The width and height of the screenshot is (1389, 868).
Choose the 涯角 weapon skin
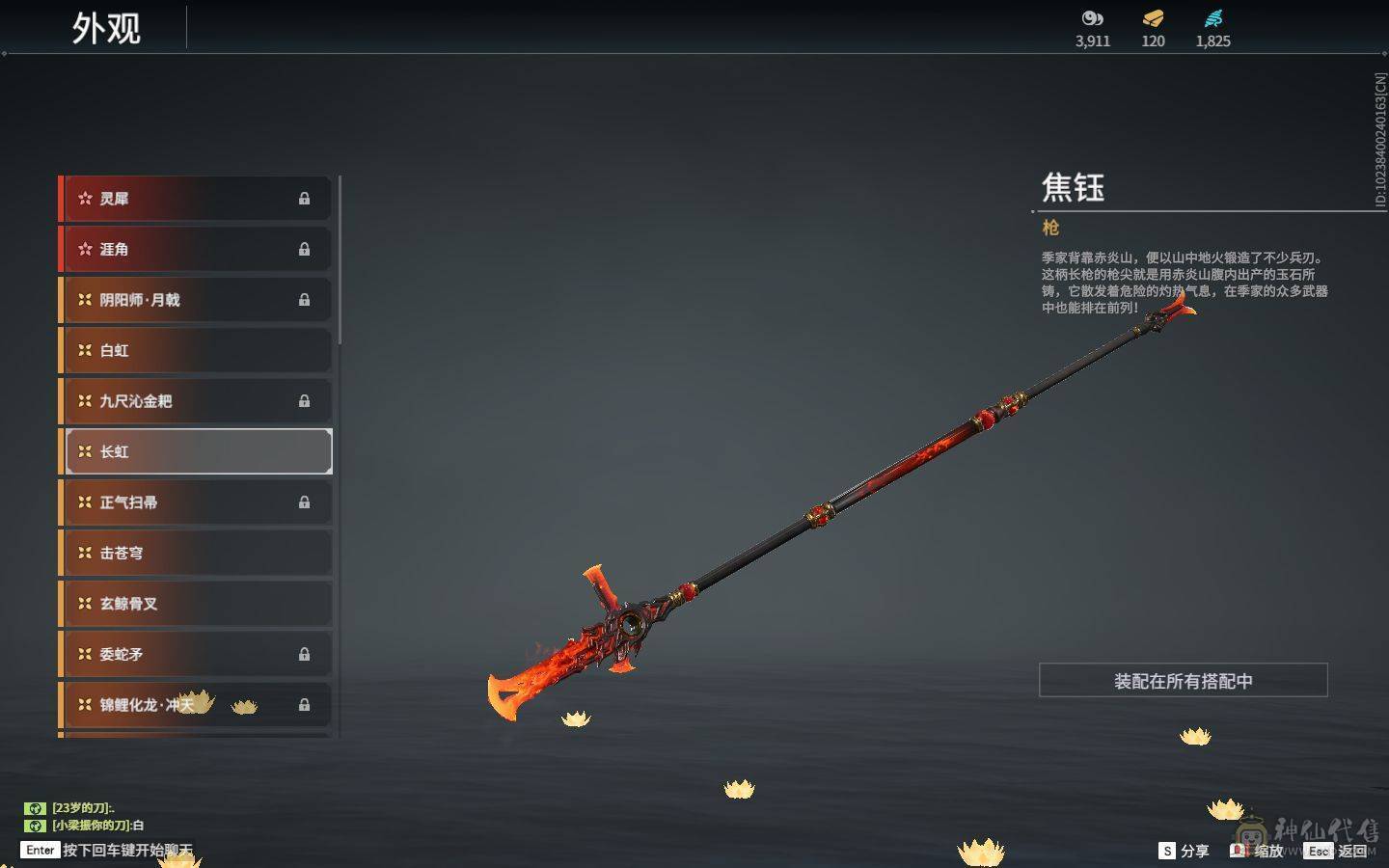[196, 249]
